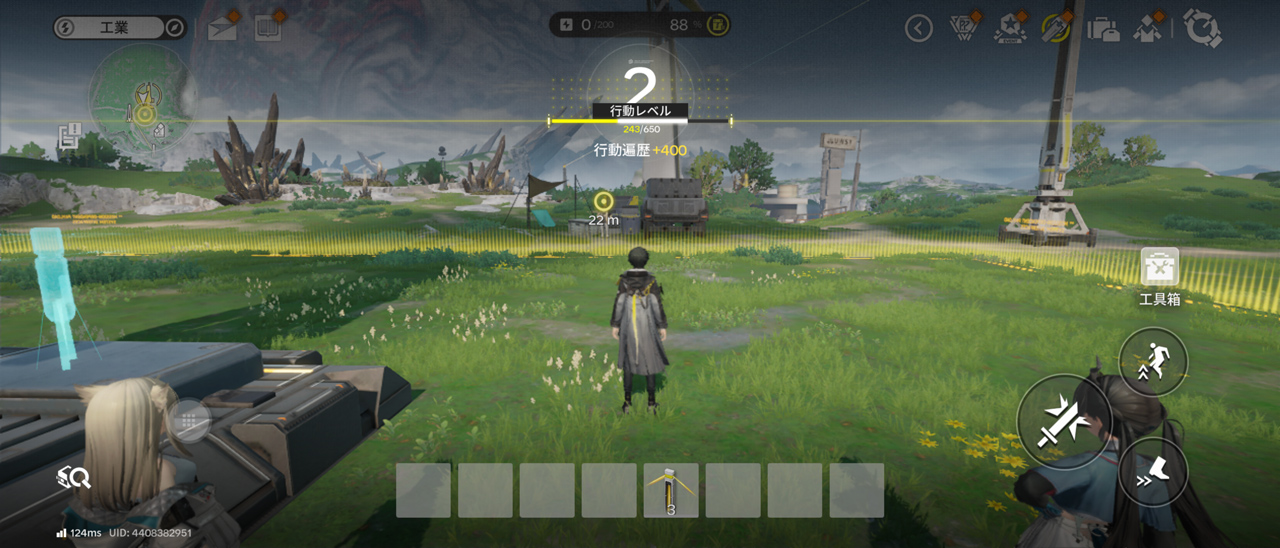Open the briefcase backpack icon
Image resolution: width=1280 pixels, height=548 pixels.
click(x=1103, y=28)
